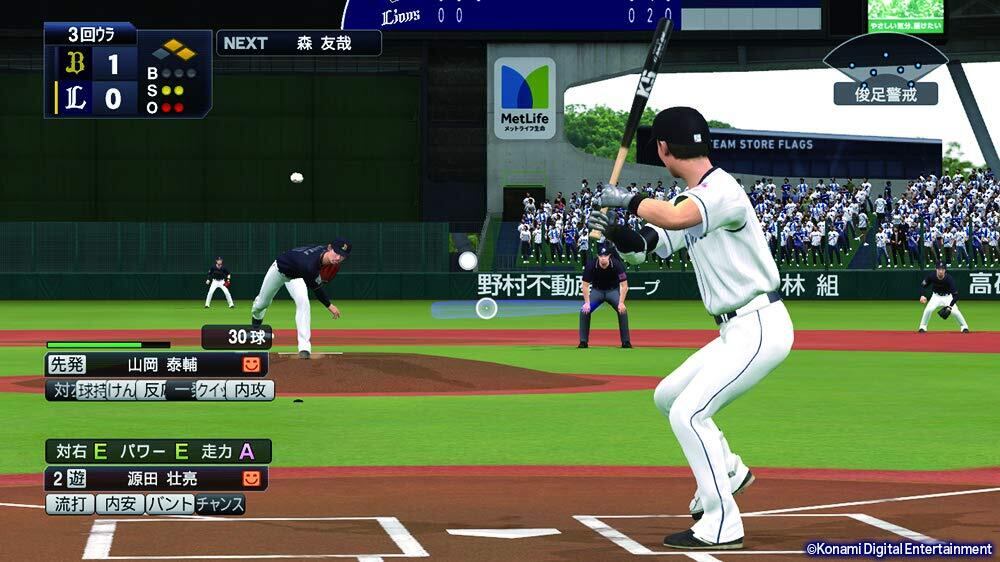Click the 遊 shortstop position badge
Screen dimensions: 1000x562
[74, 479]
